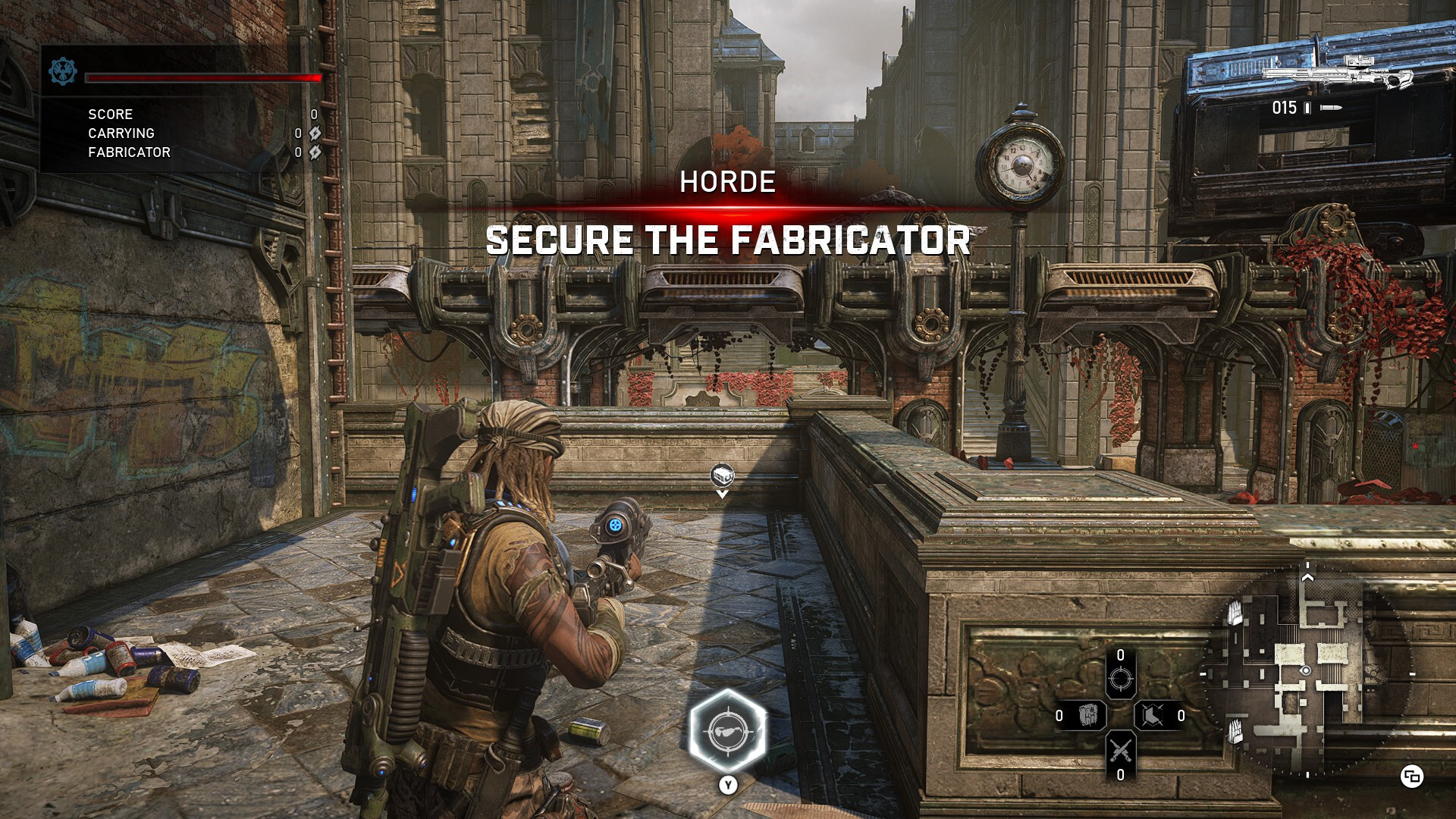
Task: Click the crosshair icon above the D-pad HUD
Action: (1121, 679)
